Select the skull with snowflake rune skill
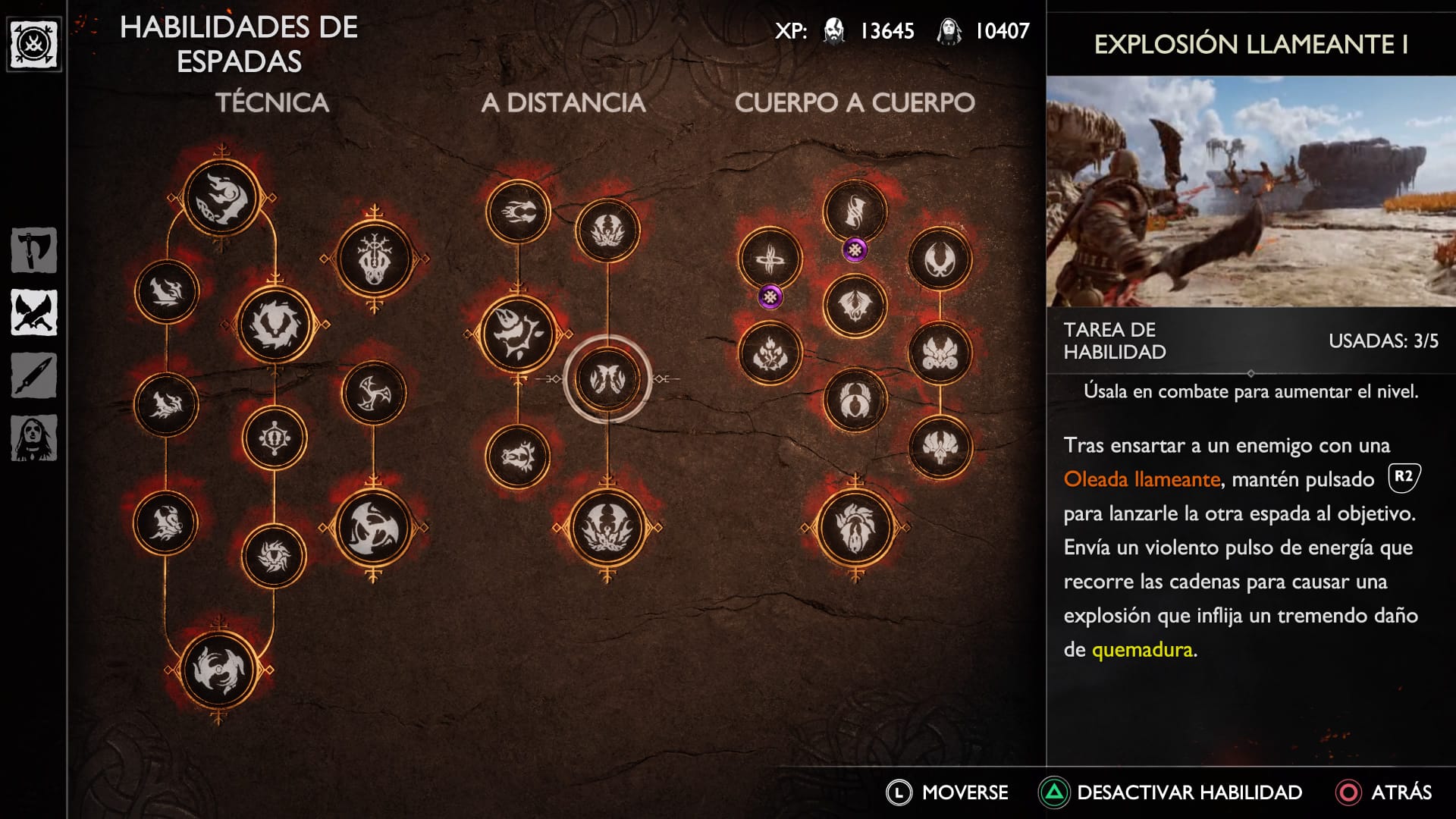This screenshot has height=819, width=1456. pos(374,259)
